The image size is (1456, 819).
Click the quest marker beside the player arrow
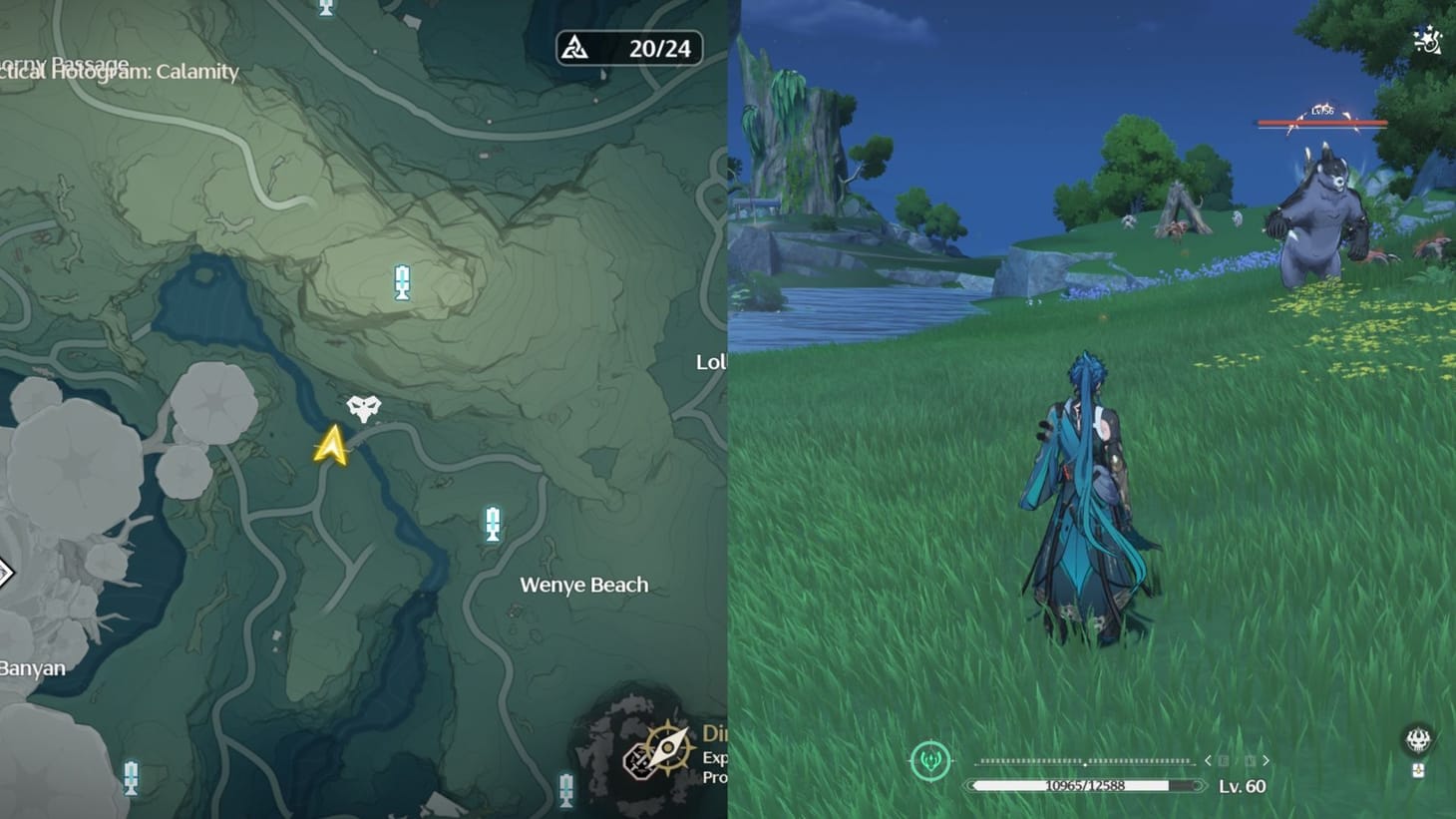[363, 407]
